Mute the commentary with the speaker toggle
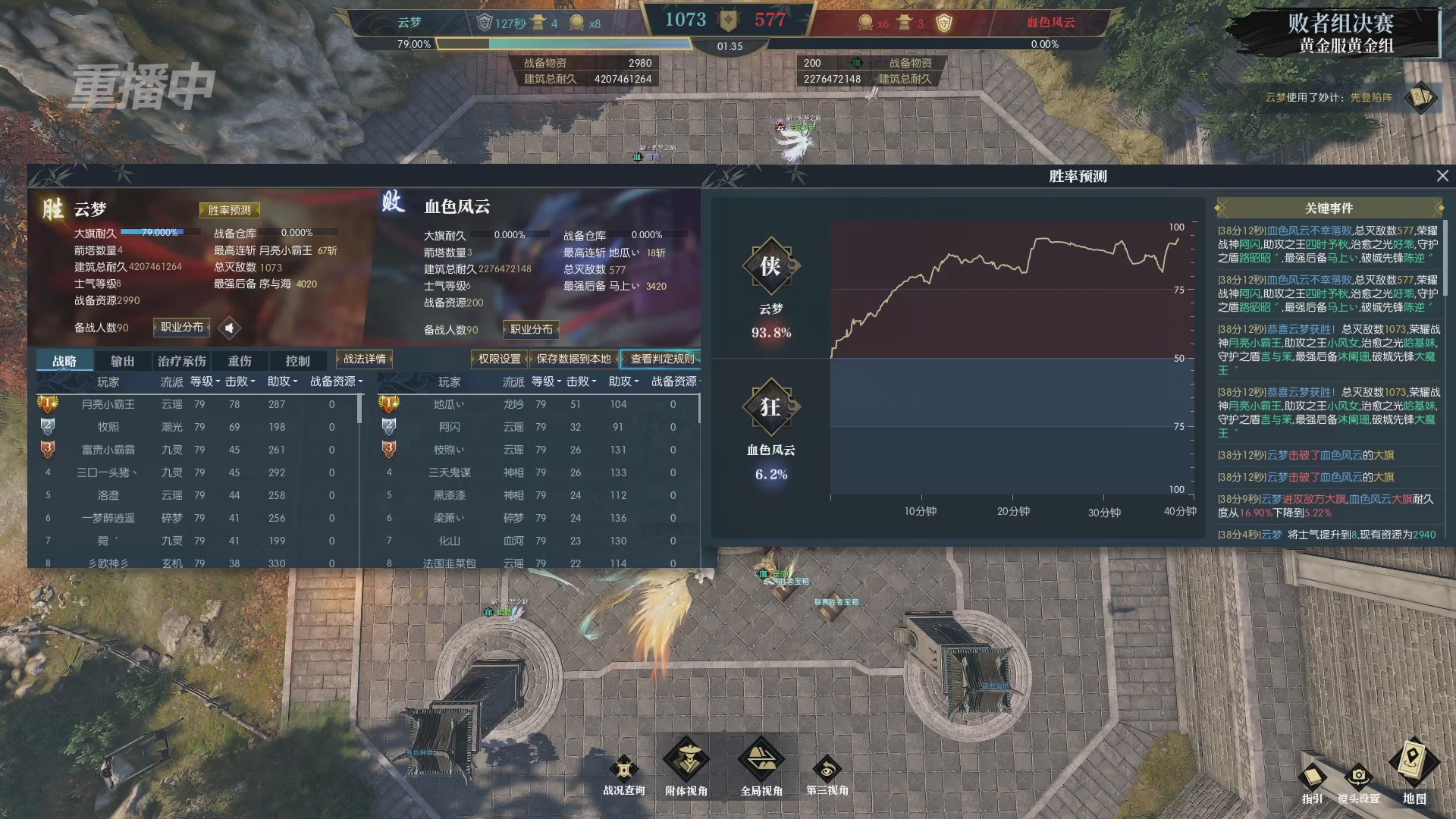Image resolution: width=1456 pixels, height=819 pixels. click(230, 328)
